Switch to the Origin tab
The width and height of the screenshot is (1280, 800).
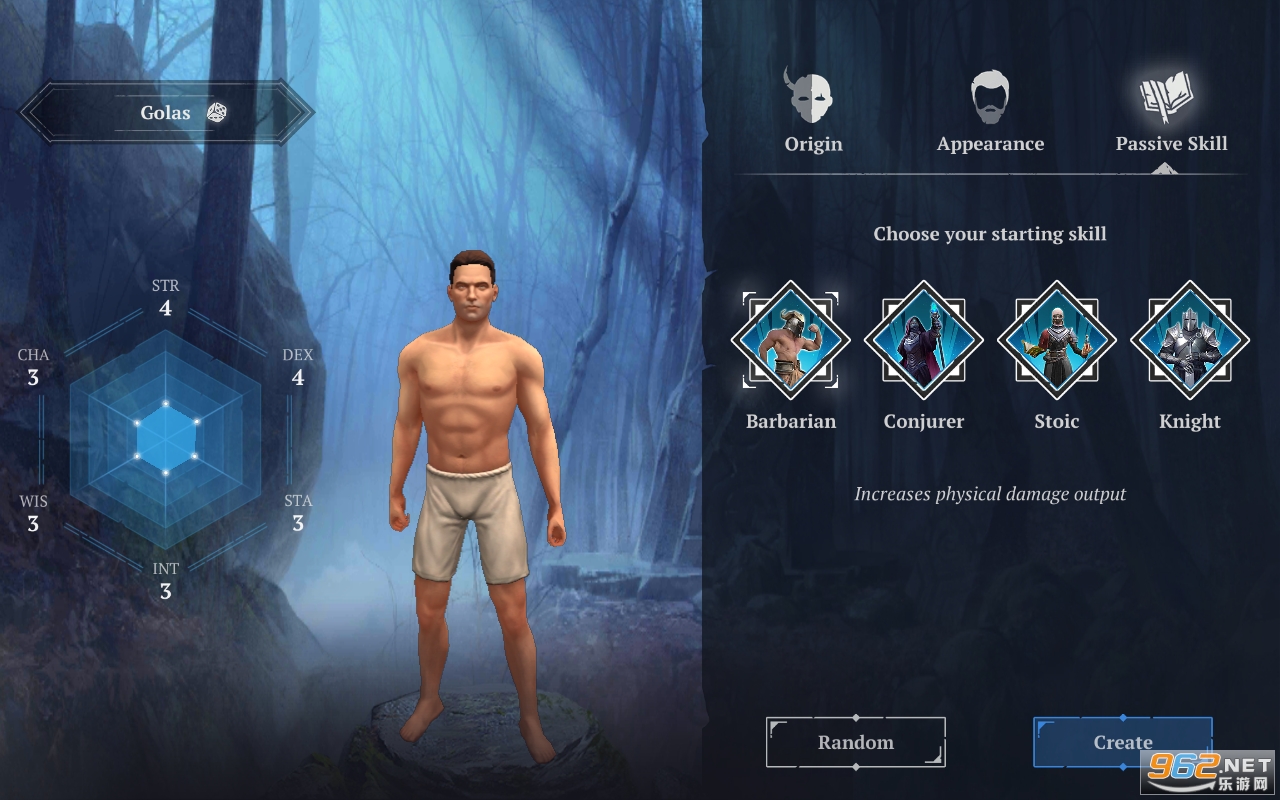813,111
